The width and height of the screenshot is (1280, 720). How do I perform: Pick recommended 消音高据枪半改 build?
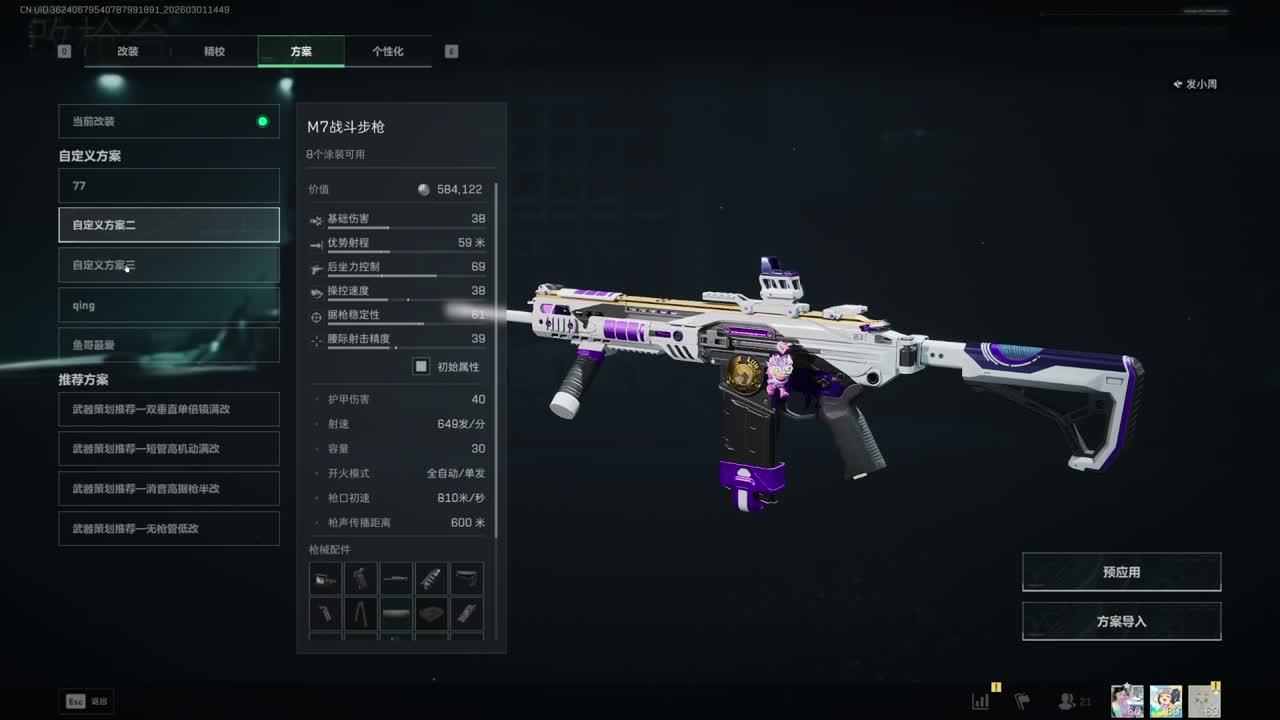169,489
